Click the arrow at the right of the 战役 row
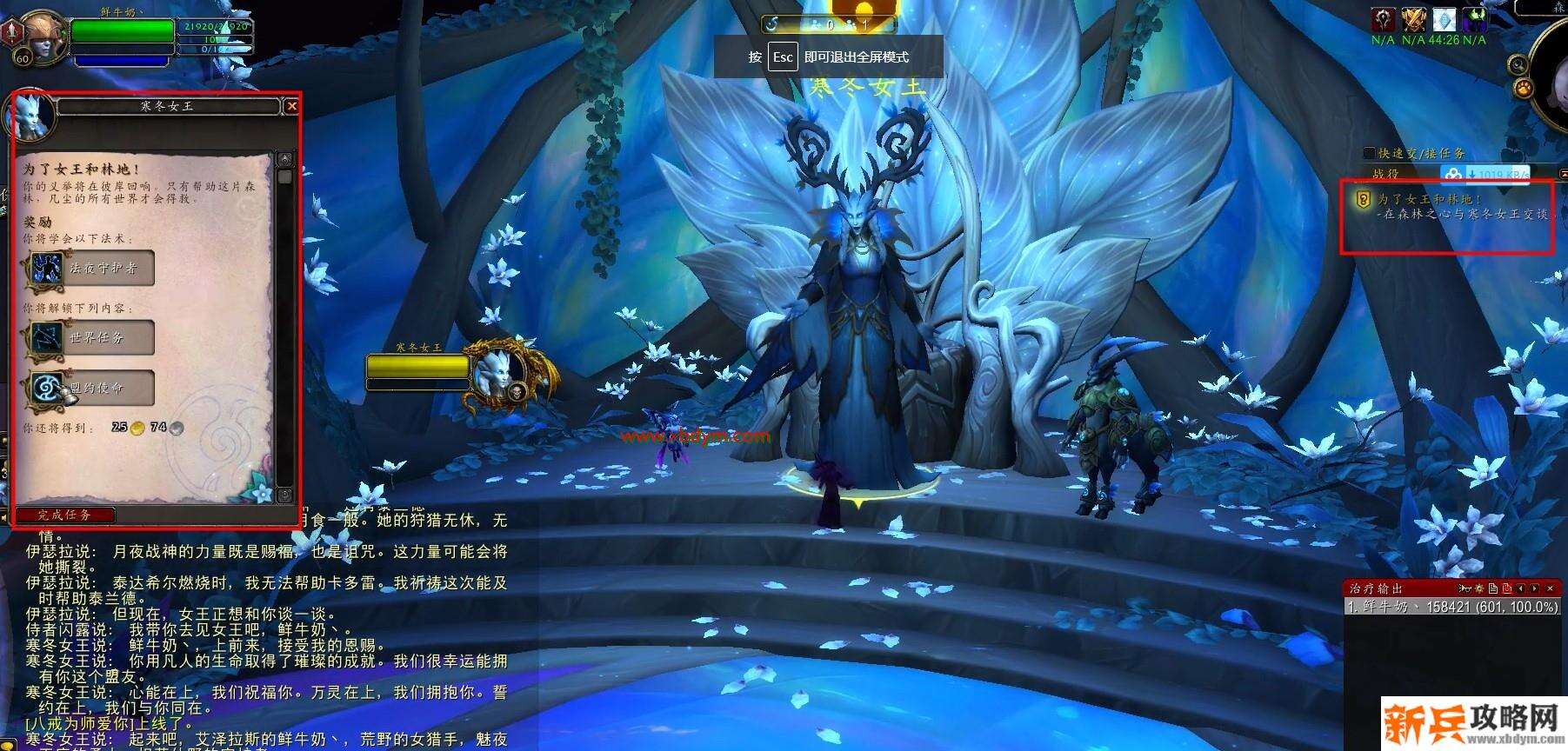This screenshot has height=751, width=1568. pyautogui.click(x=1563, y=174)
